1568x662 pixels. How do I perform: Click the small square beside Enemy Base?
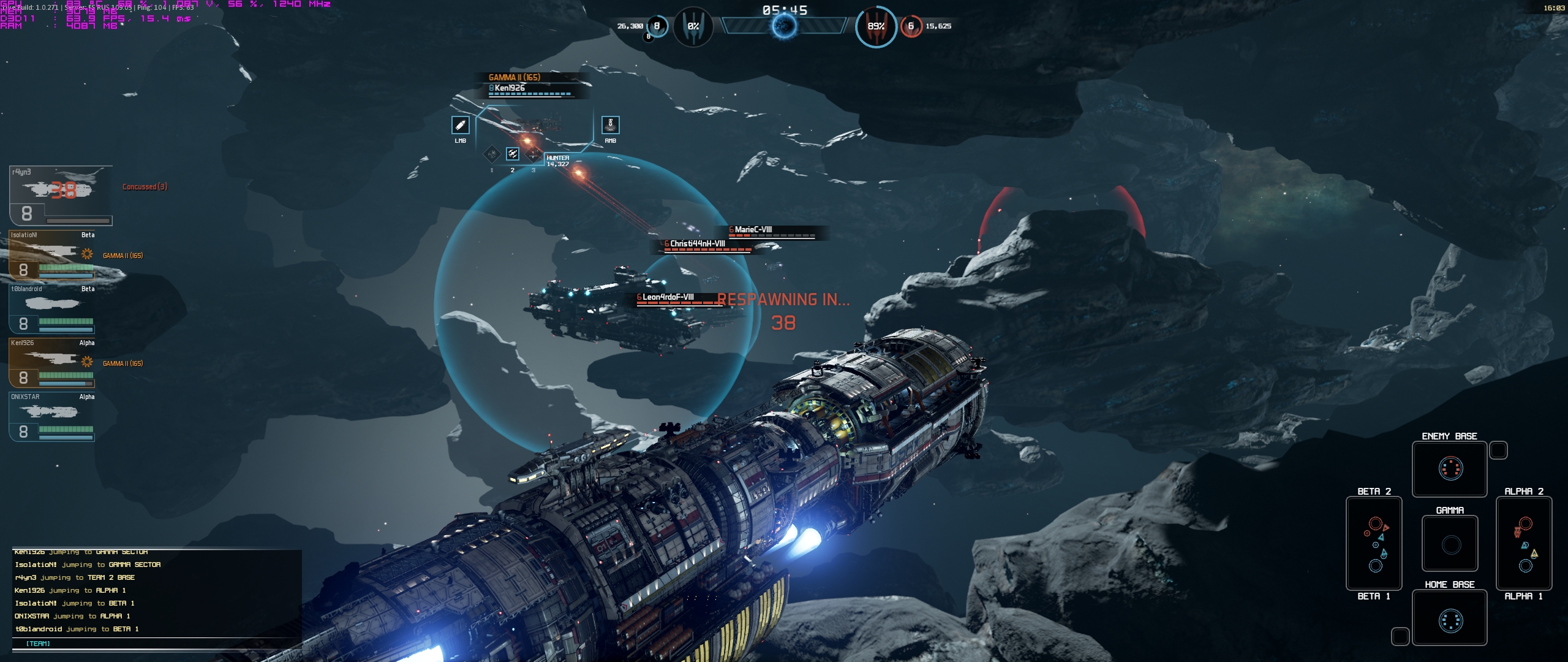[1498, 450]
